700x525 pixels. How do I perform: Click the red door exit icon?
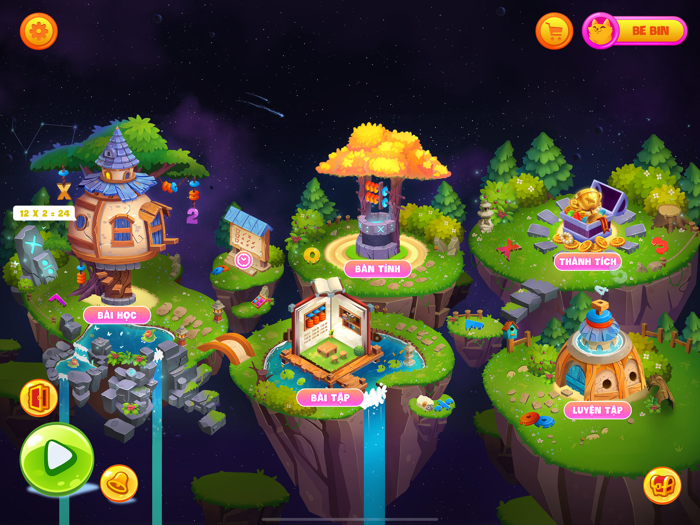pyautogui.click(x=39, y=398)
